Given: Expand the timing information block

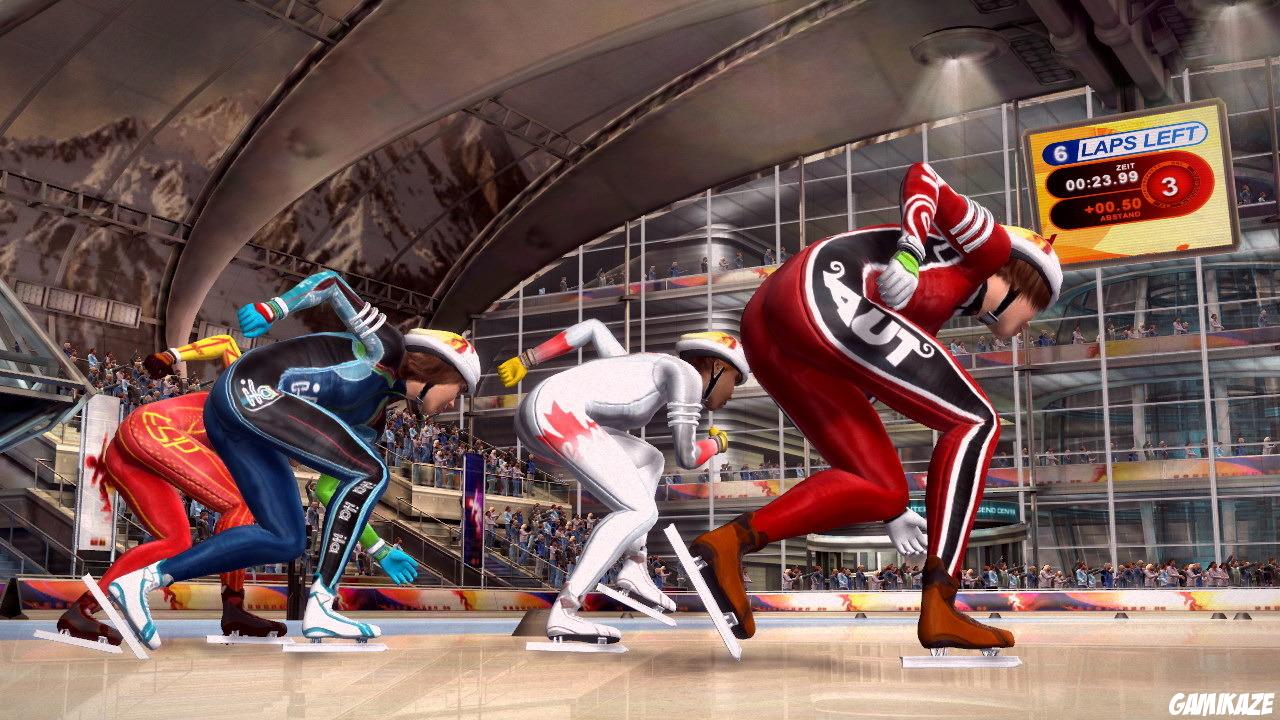Looking at the screenshot, I should tap(1100, 178).
